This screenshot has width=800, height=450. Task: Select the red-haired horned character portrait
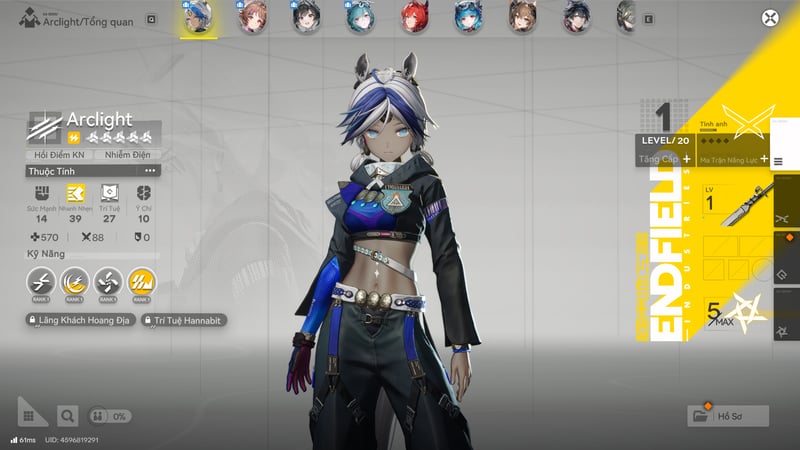tap(414, 15)
